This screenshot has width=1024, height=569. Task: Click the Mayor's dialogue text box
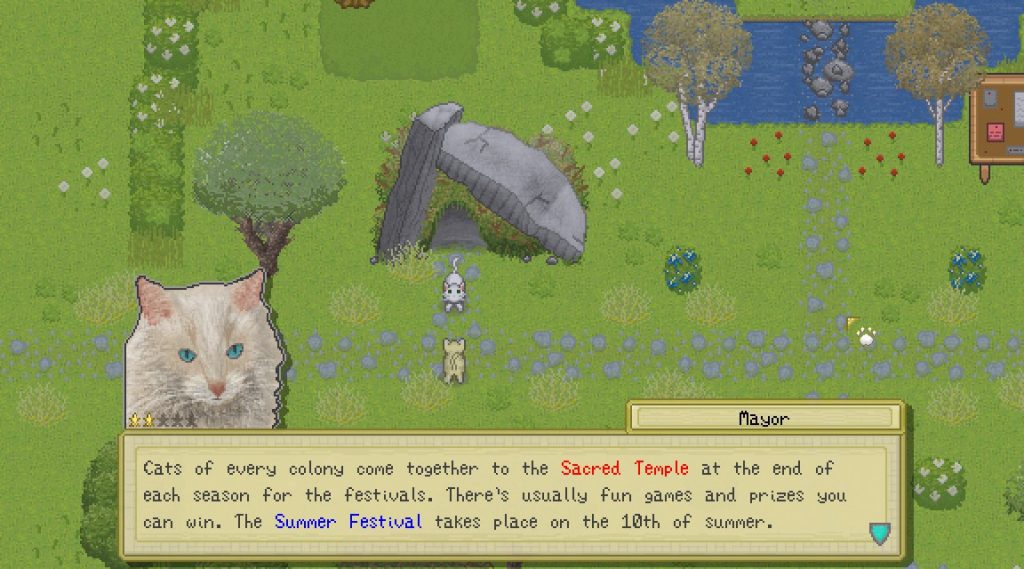pos(511,495)
